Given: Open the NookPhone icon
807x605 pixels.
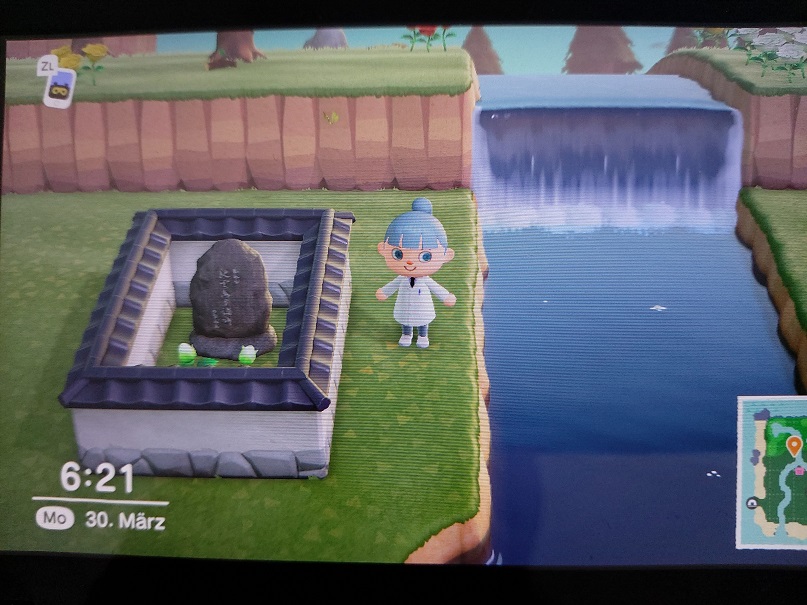Looking at the screenshot, I should (59, 86).
